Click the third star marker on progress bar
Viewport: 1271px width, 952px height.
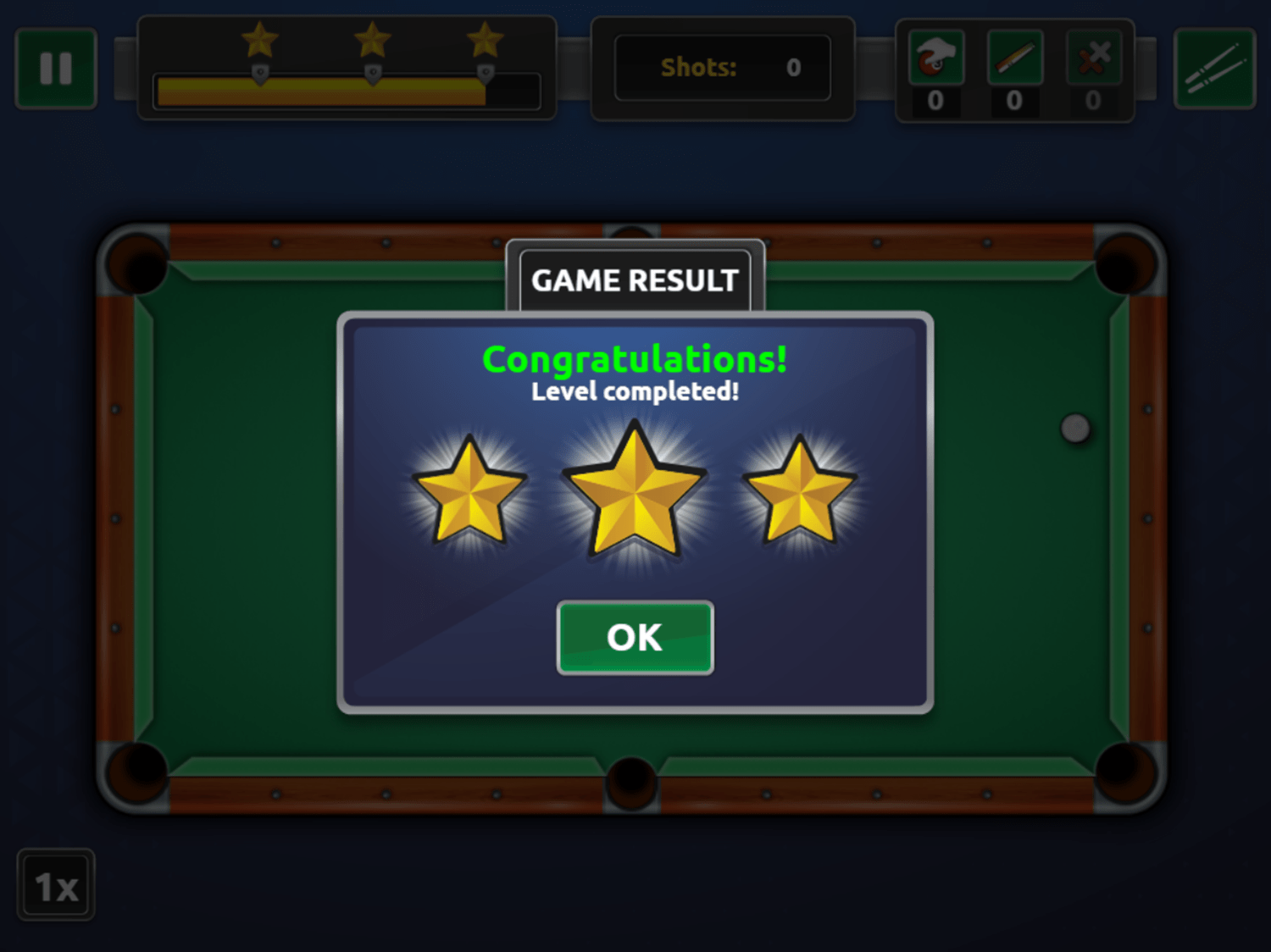click(x=485, y=38)
